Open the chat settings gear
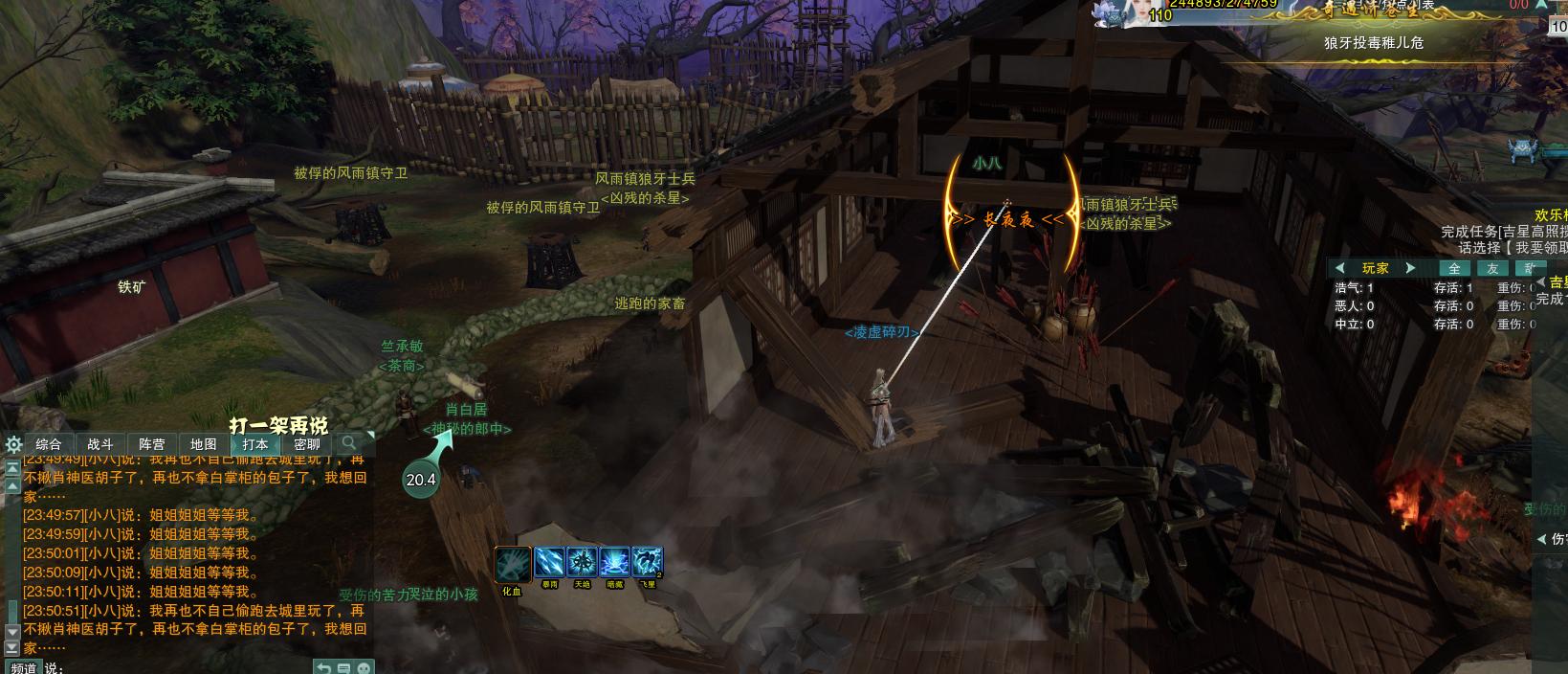This screenshot has height=674, width=1568. pos(13,444)
